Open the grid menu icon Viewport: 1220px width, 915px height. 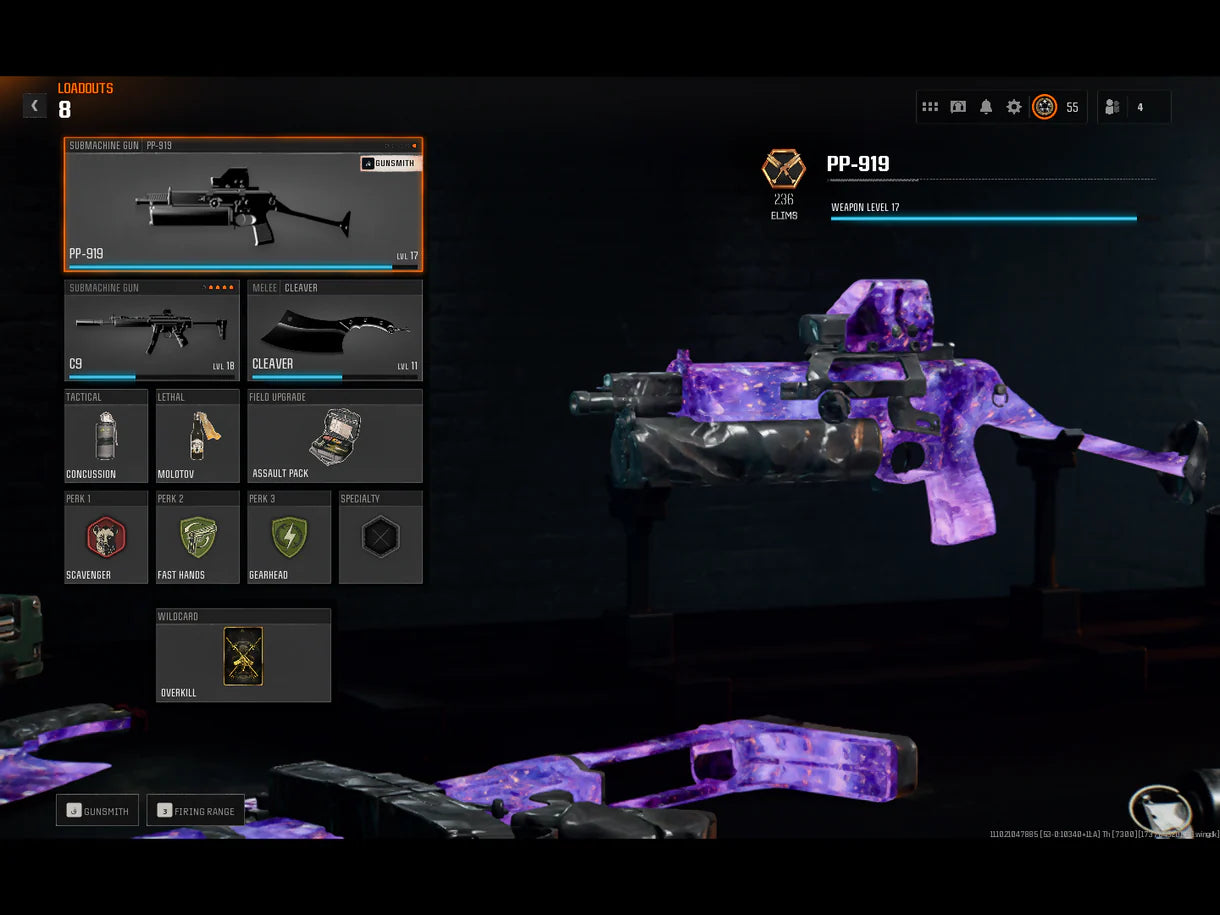pyautogui.click(x=930, y=107)
